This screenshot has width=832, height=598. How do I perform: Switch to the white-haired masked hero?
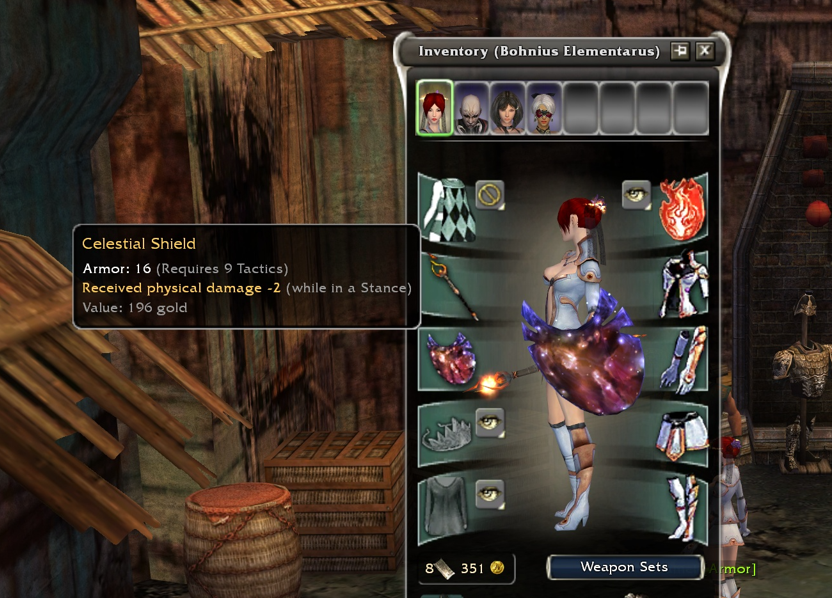click(544, 108)
